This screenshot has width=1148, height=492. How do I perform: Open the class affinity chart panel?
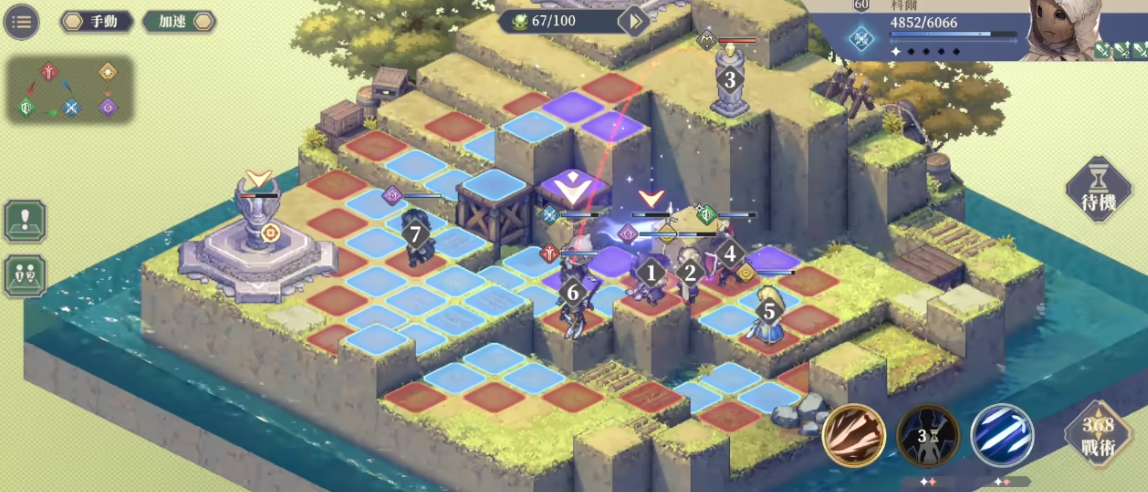coord(70,89)
